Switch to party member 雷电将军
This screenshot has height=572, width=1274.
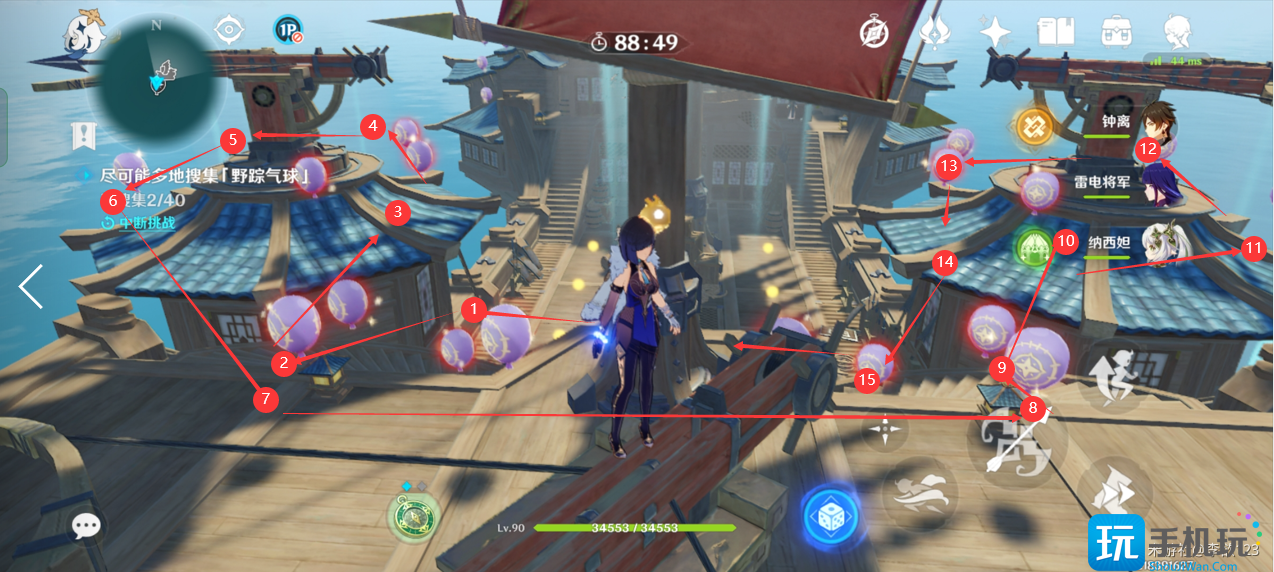(x=1160, y=183)
